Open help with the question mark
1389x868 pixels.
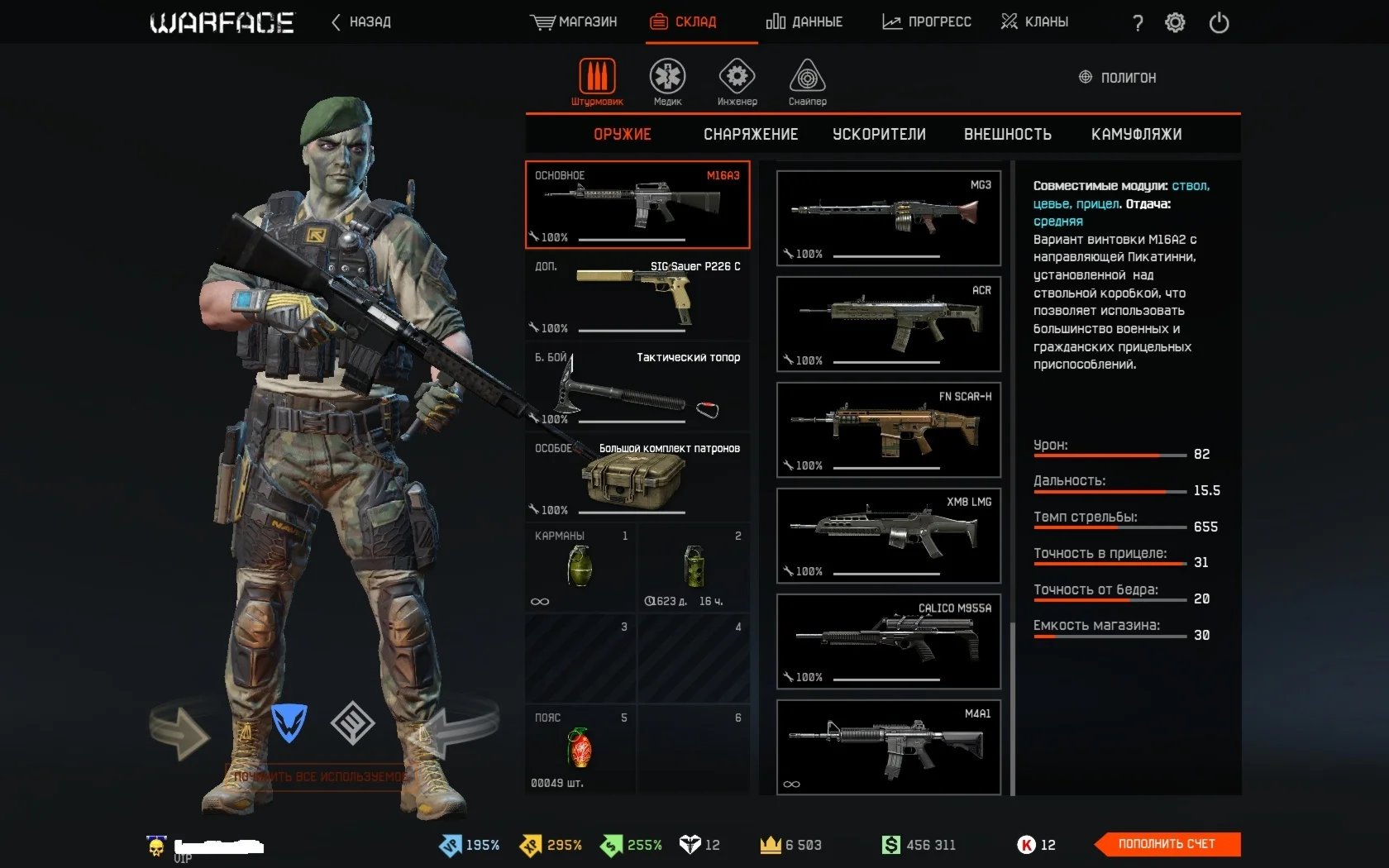click(1138, 23)
